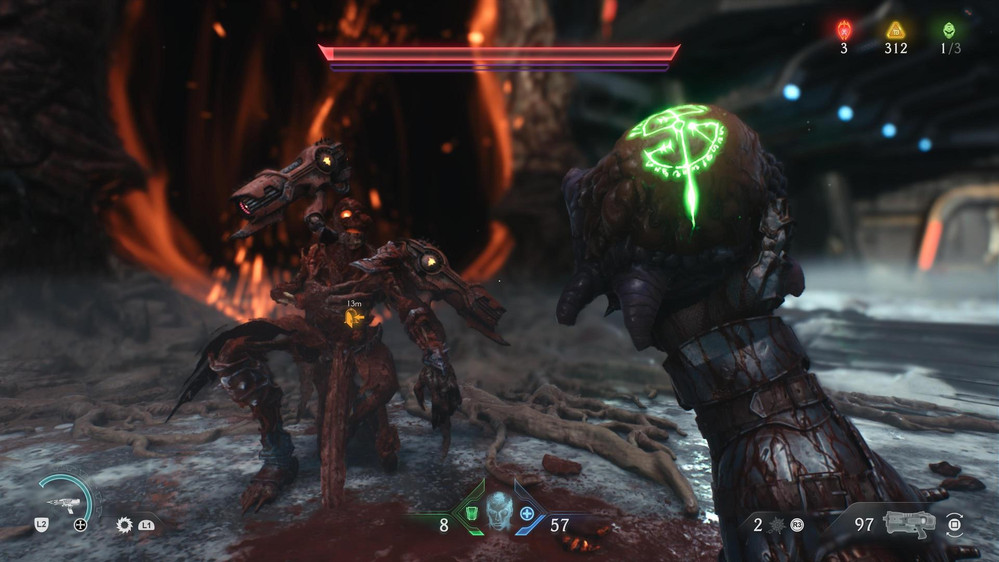Activate the Blood Punch splatter icon

pos(774,524)
